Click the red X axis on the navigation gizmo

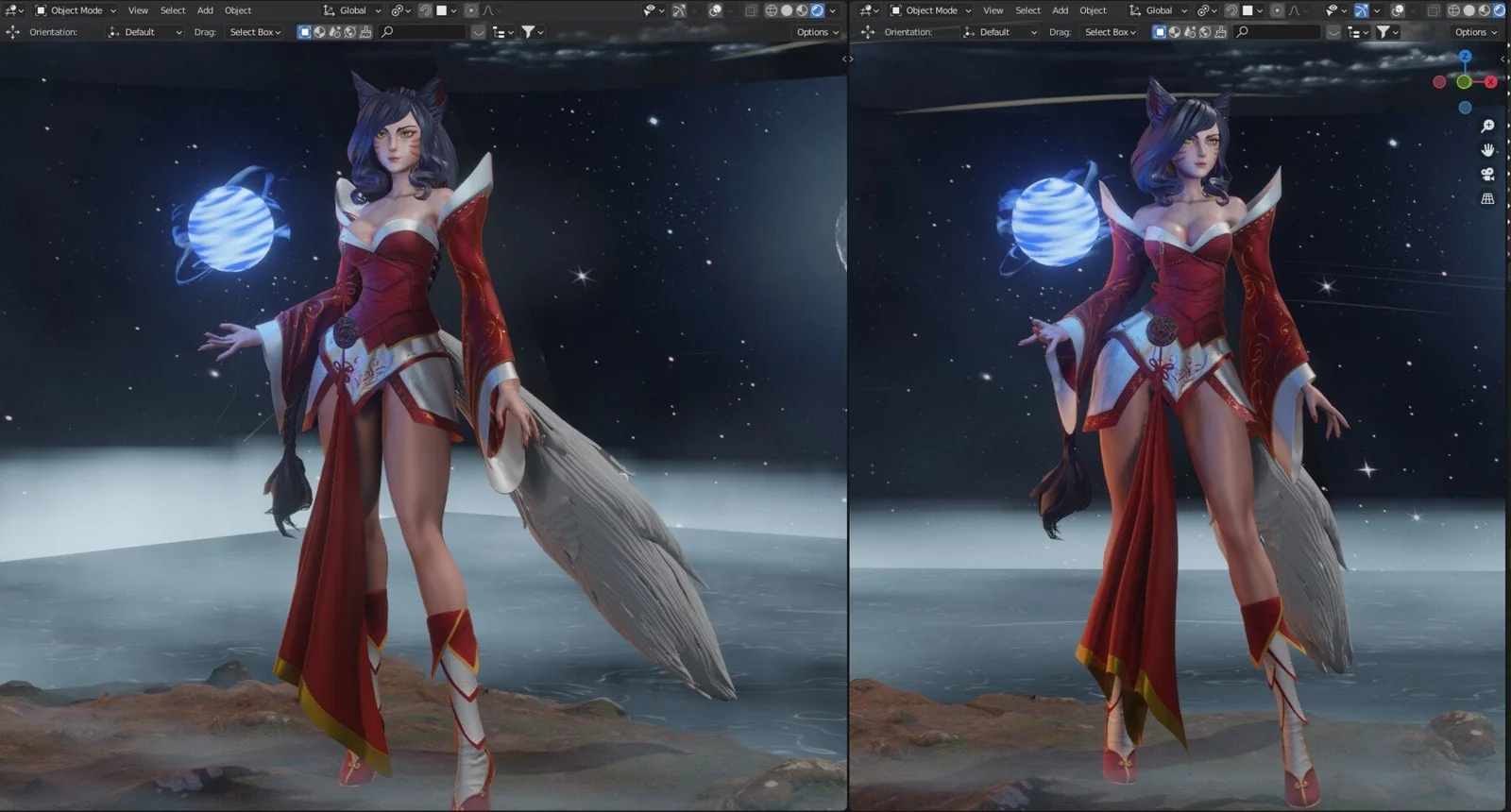(x=1489, y=81)
